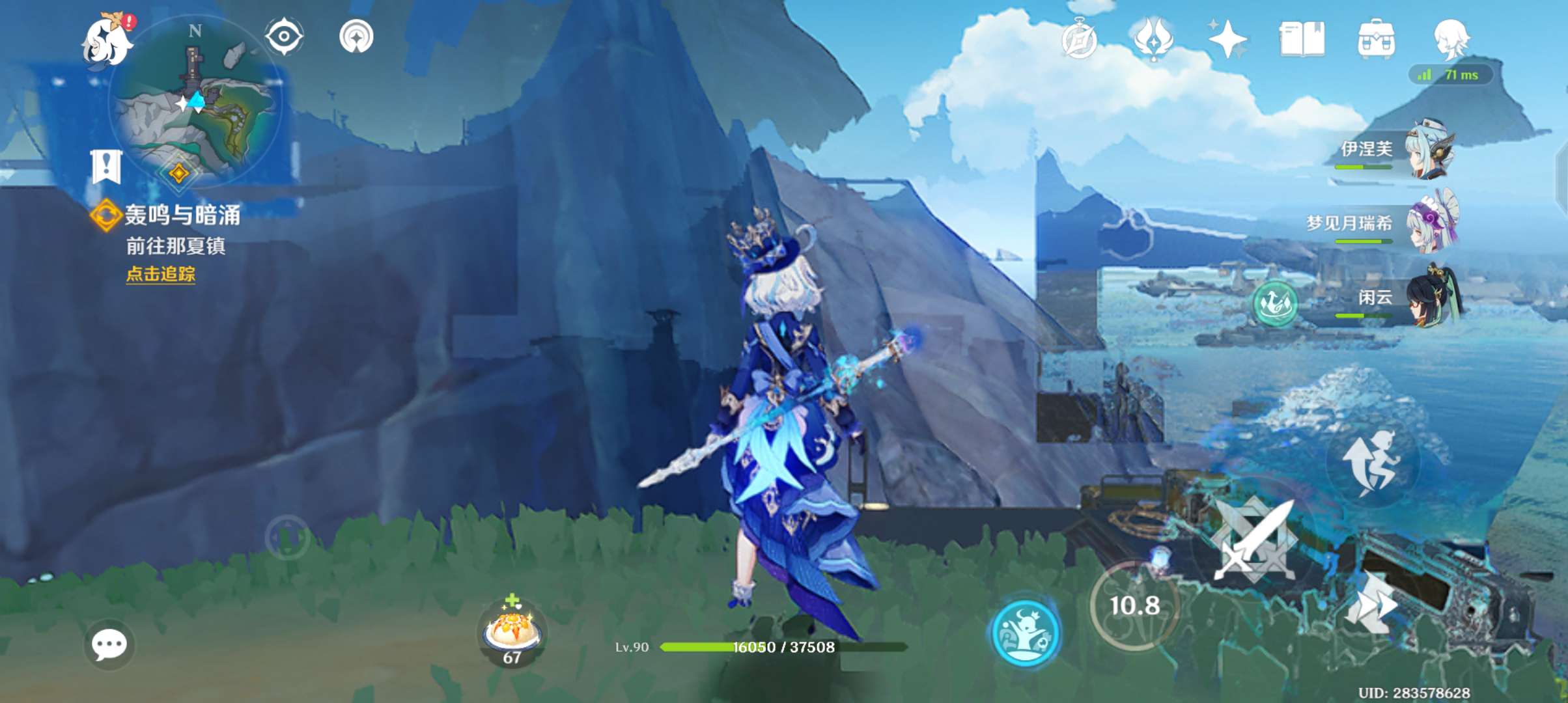Open the 轰鸣与暗涌 quest tracker

181,215
